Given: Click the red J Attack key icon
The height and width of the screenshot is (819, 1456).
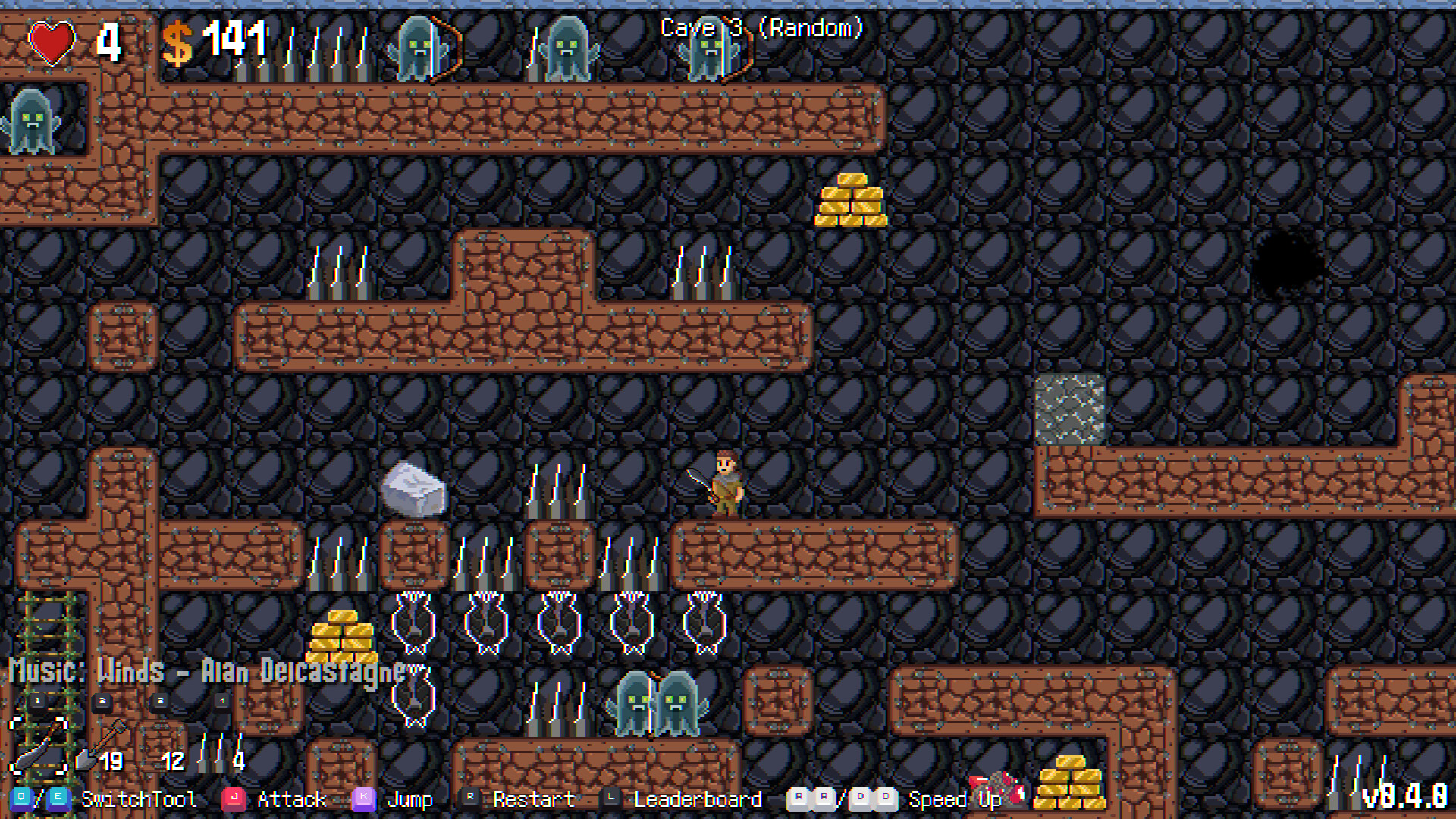Looking at the screenshot, I should click(x=234, y=799).
